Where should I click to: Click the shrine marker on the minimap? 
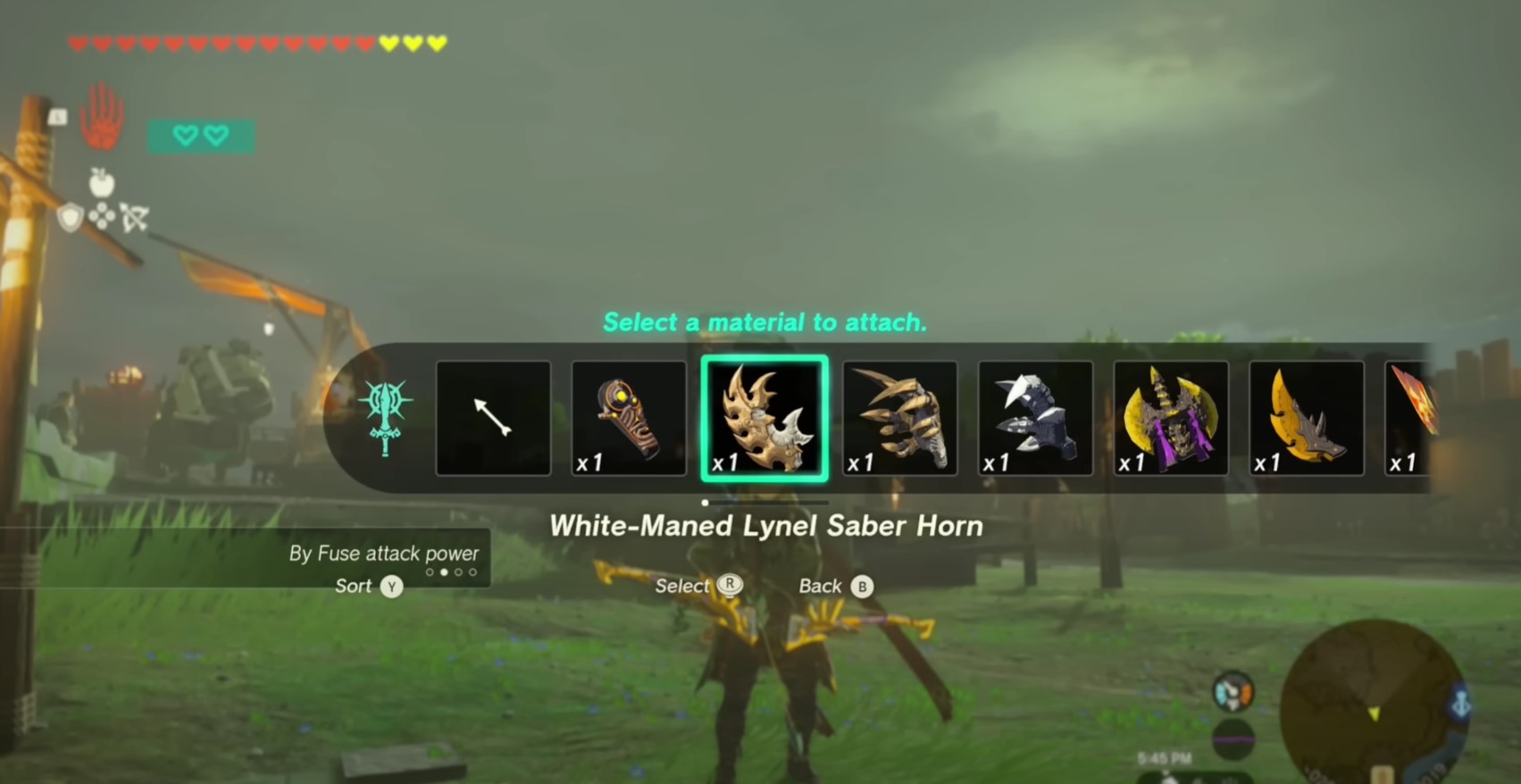point(1461,704)
